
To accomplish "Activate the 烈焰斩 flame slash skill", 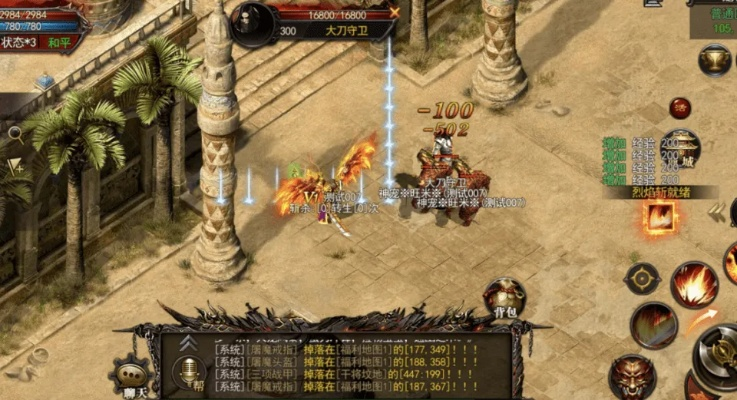I will click(659, 216).
